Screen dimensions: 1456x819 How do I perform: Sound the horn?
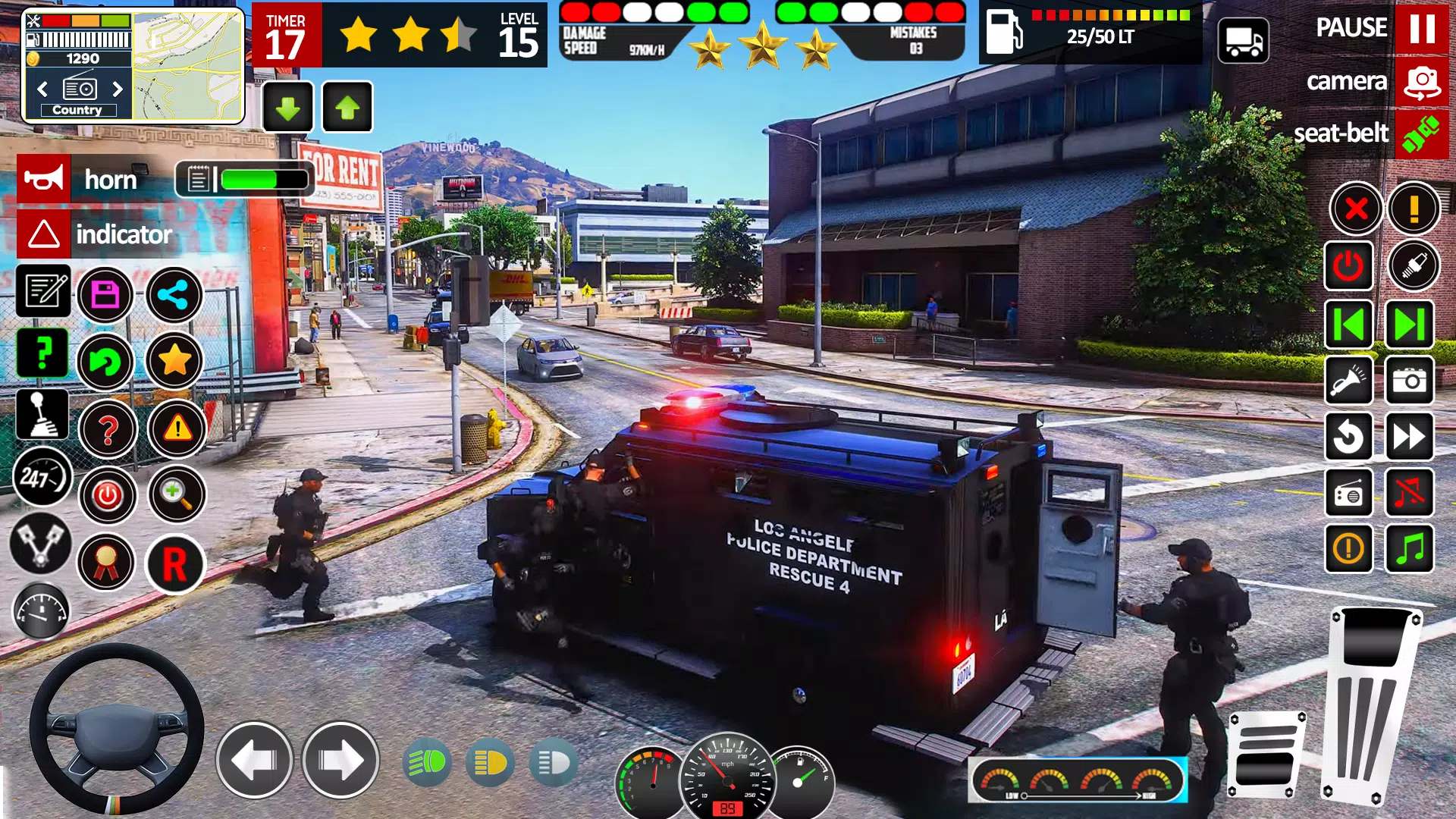tap(44, 179)
